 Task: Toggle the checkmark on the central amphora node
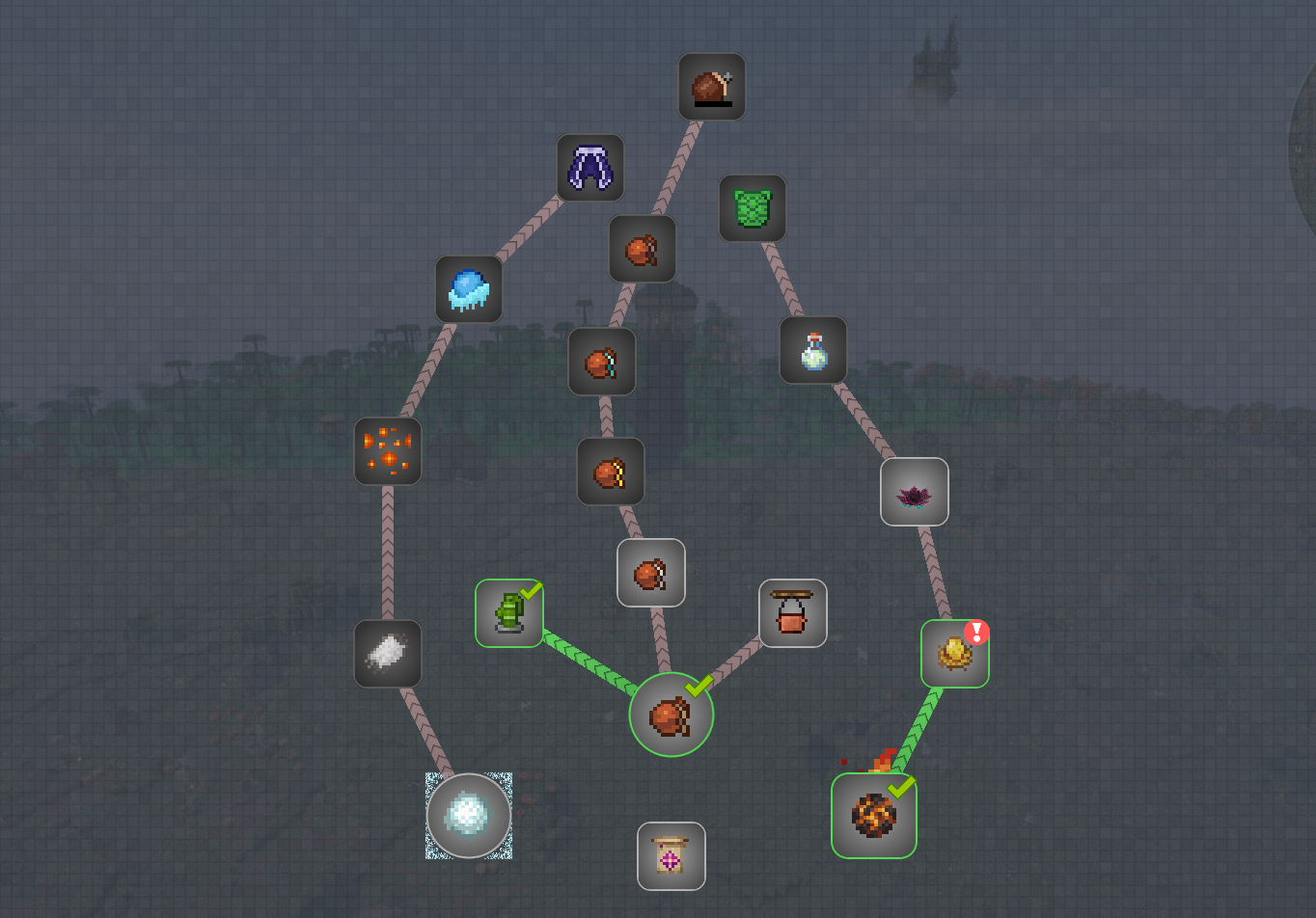(x=697, y=687)
